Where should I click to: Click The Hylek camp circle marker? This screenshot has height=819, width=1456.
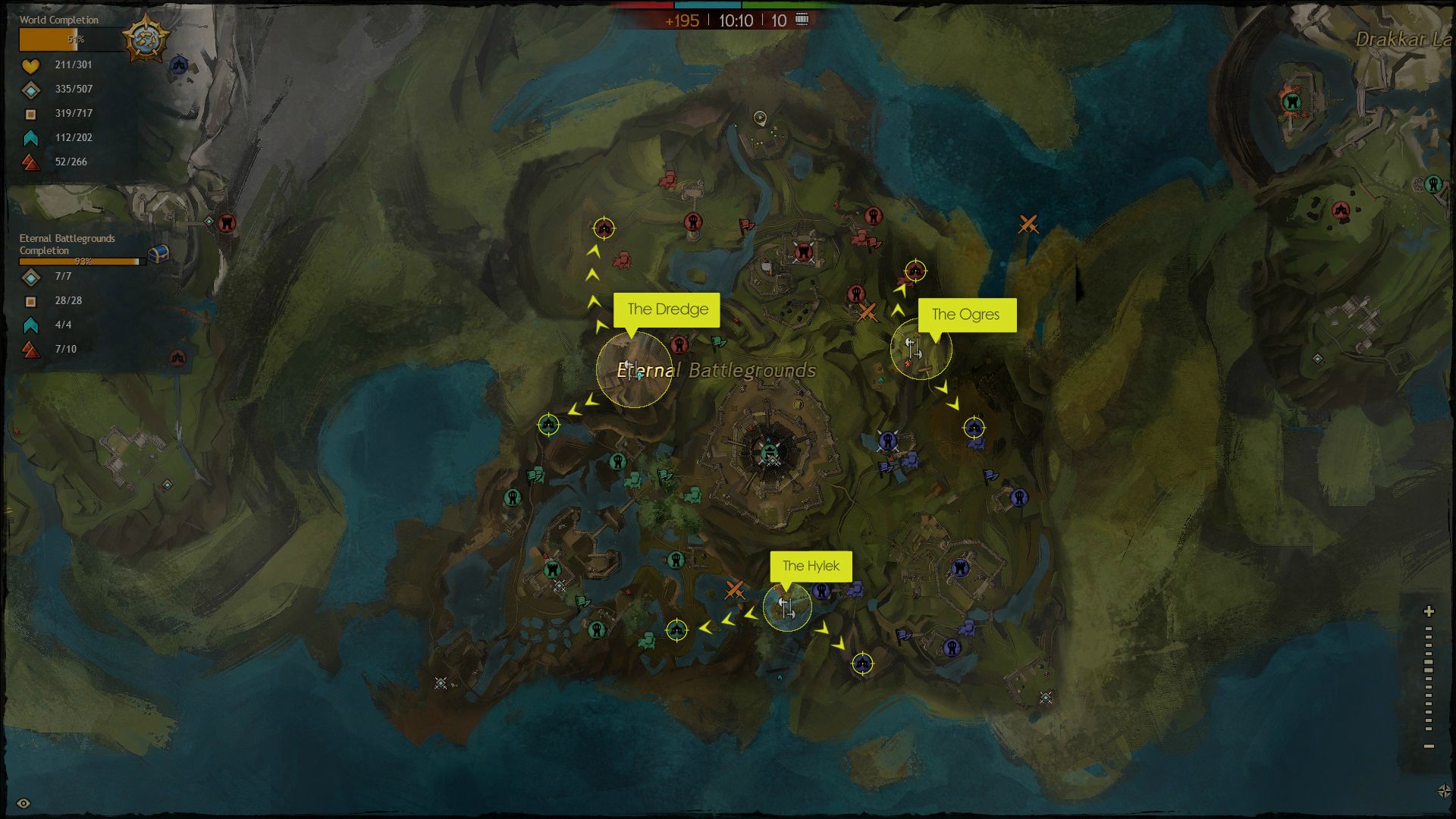coord(787,607)
